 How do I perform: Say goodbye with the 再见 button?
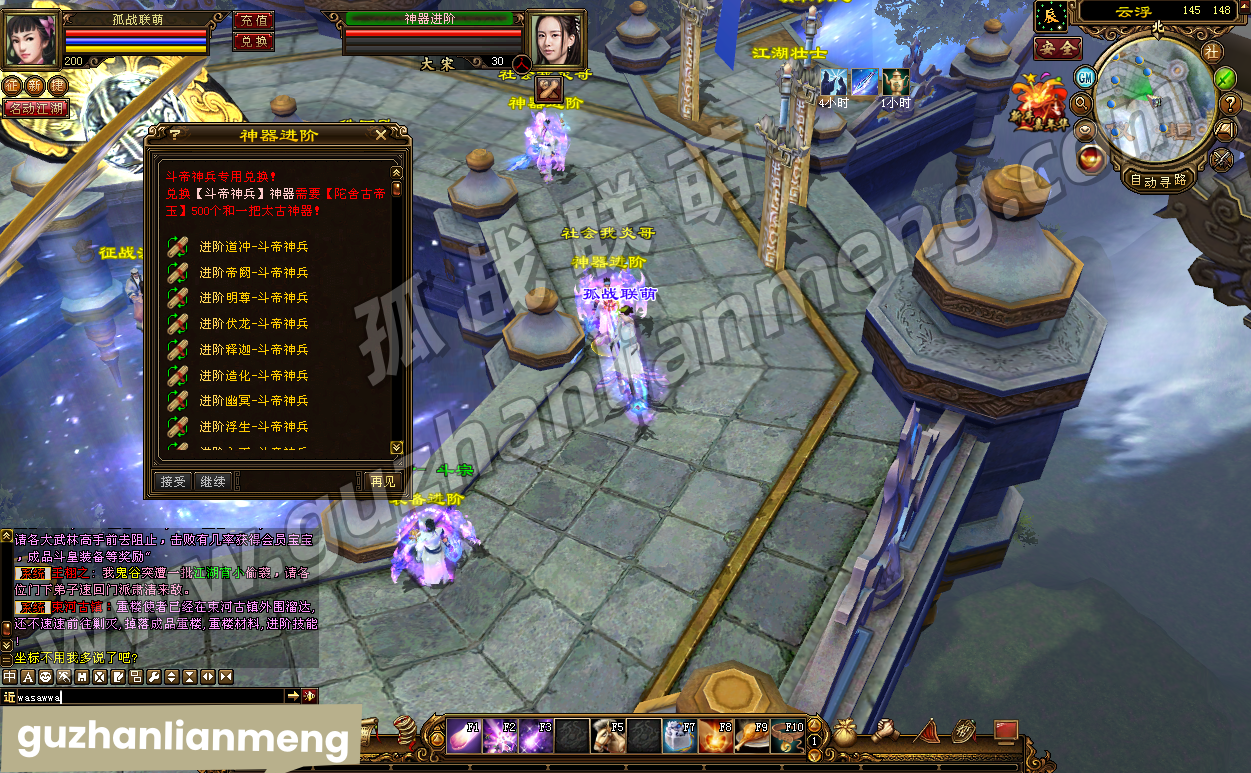(x=383, y=482)
